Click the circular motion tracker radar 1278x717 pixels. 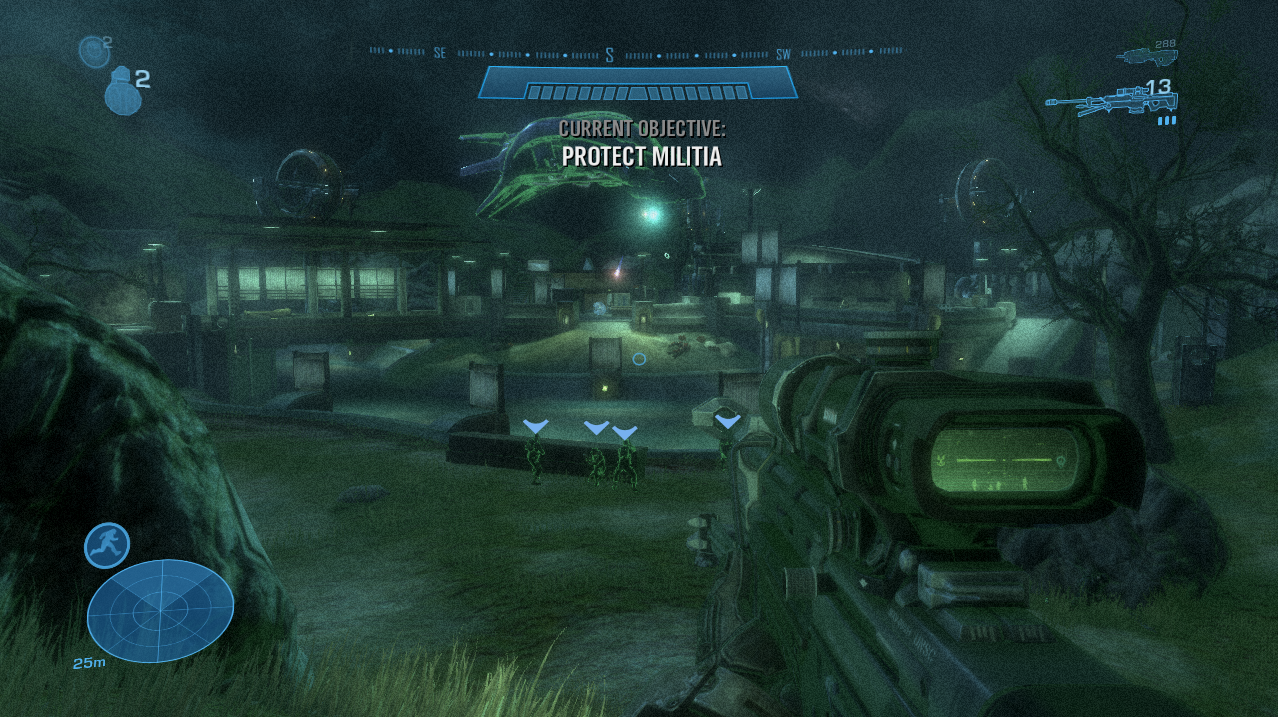[160, 609]
